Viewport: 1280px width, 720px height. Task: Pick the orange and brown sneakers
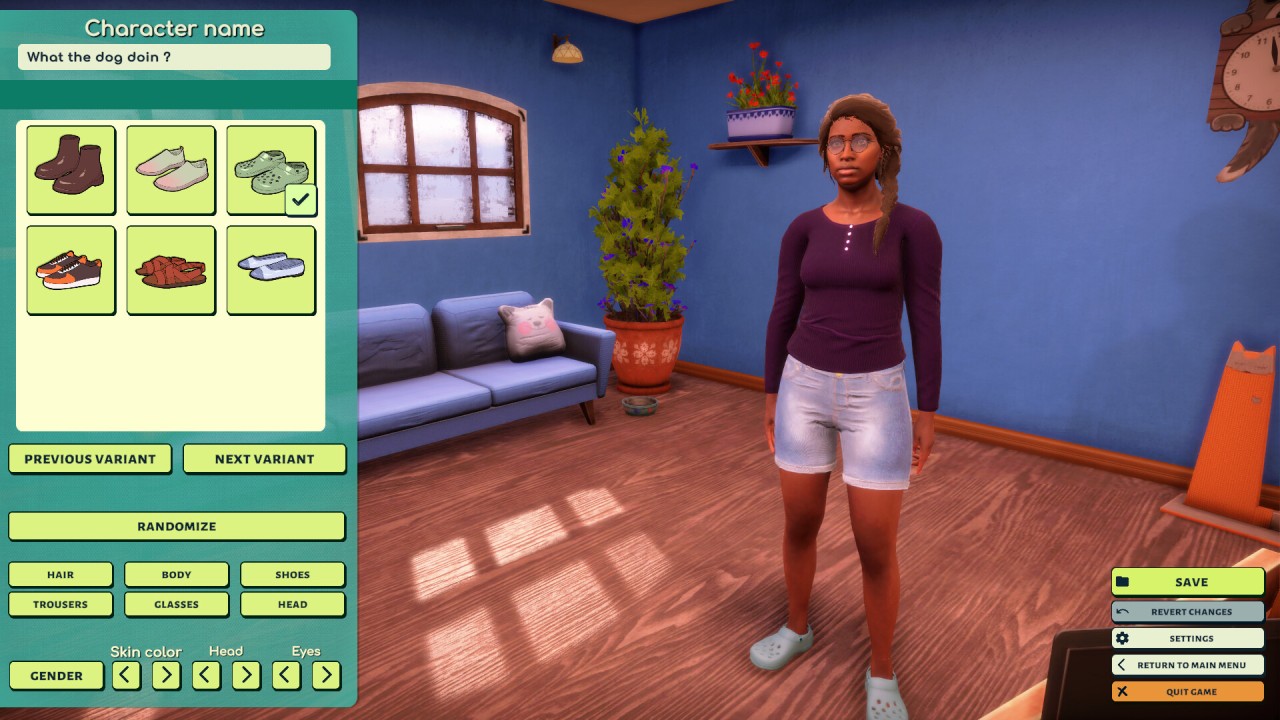click(x=71, y=270)
